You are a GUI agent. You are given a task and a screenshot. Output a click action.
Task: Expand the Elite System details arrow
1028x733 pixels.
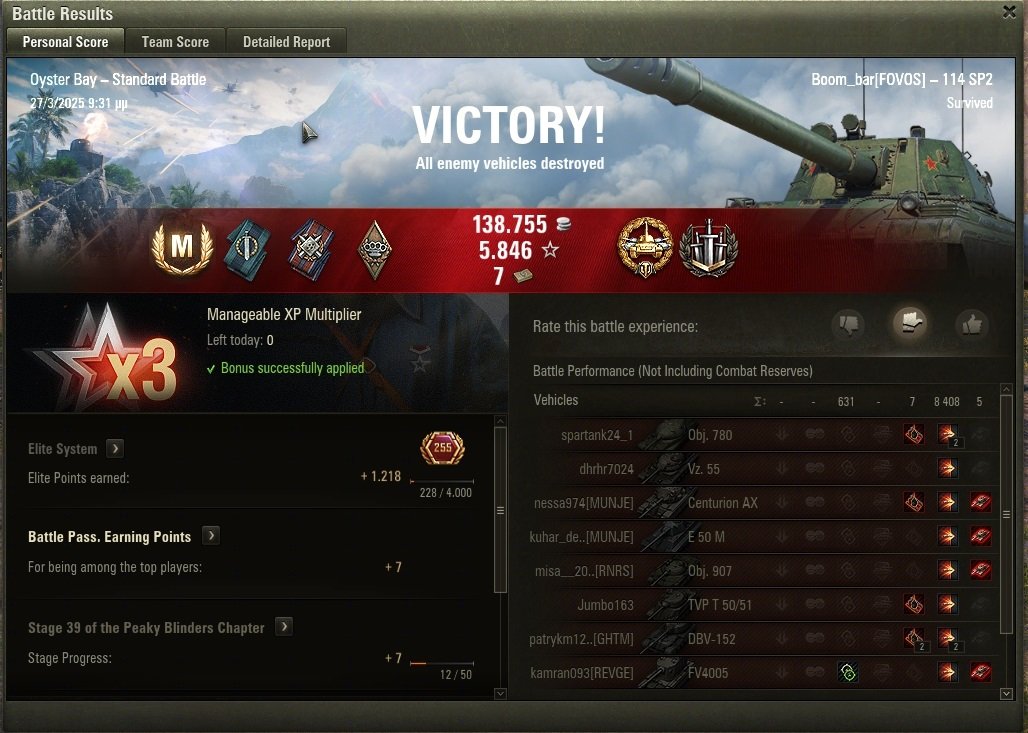pos(115,449)
